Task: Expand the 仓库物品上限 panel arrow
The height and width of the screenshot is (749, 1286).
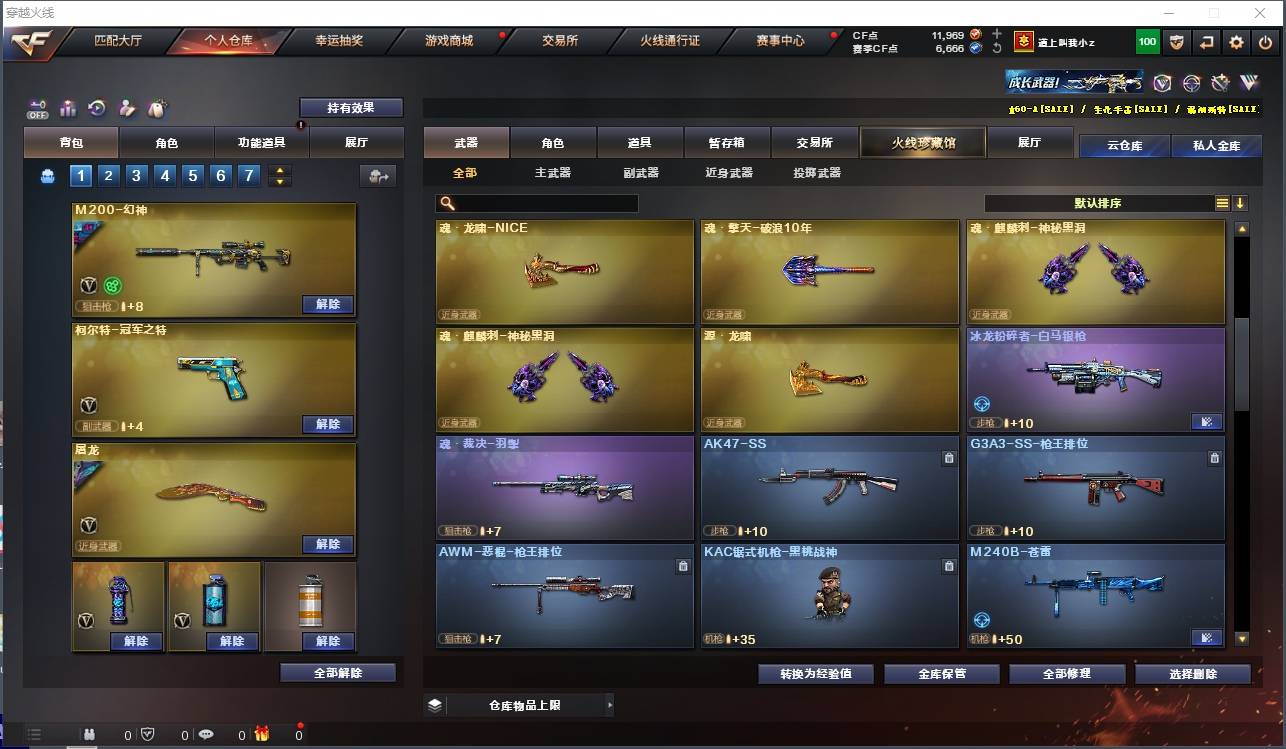Action: [609, 704]
